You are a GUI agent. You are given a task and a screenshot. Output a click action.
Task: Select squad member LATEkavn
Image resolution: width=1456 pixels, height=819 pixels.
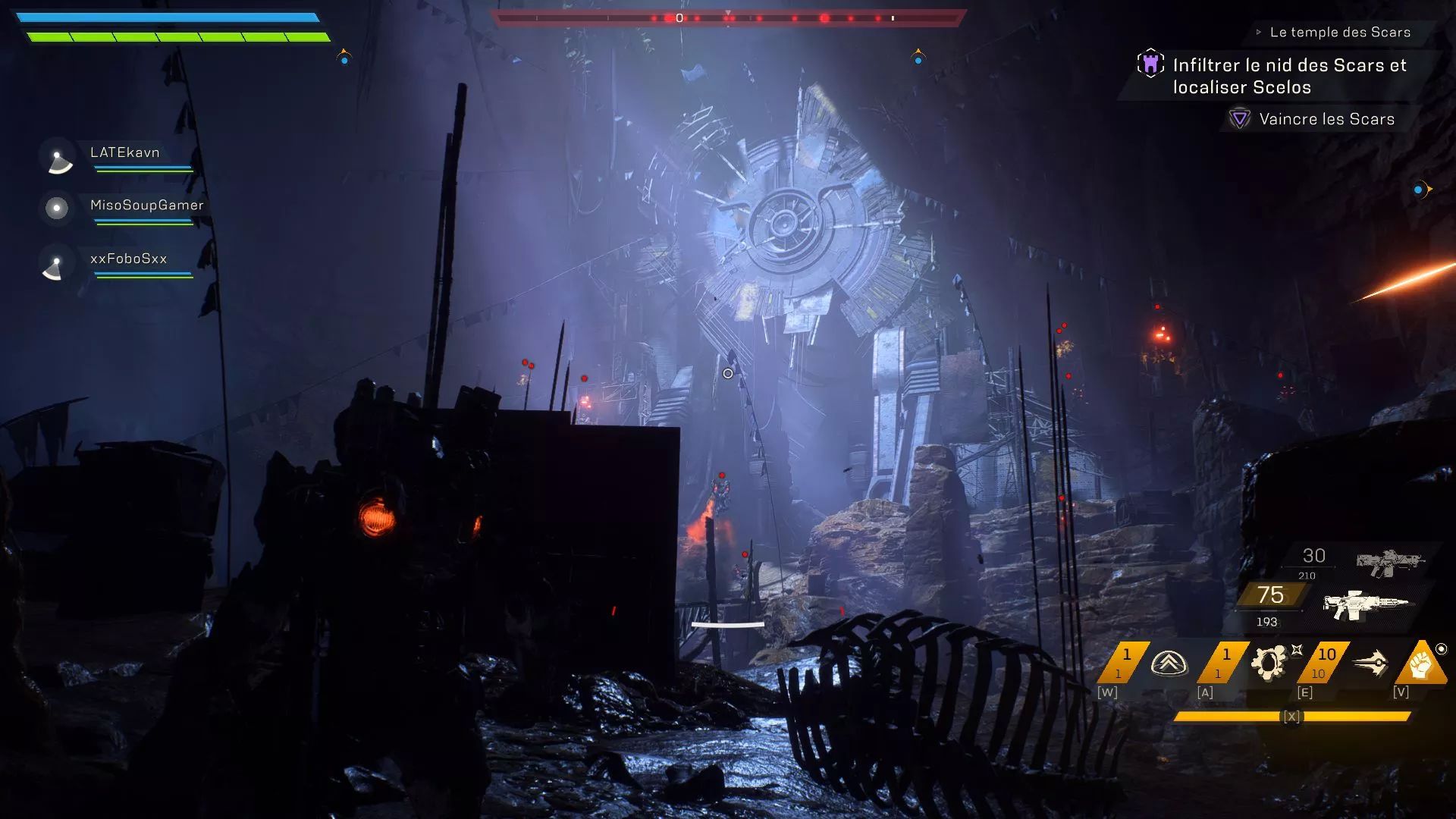pyautogui.click(x=125, y=152)
